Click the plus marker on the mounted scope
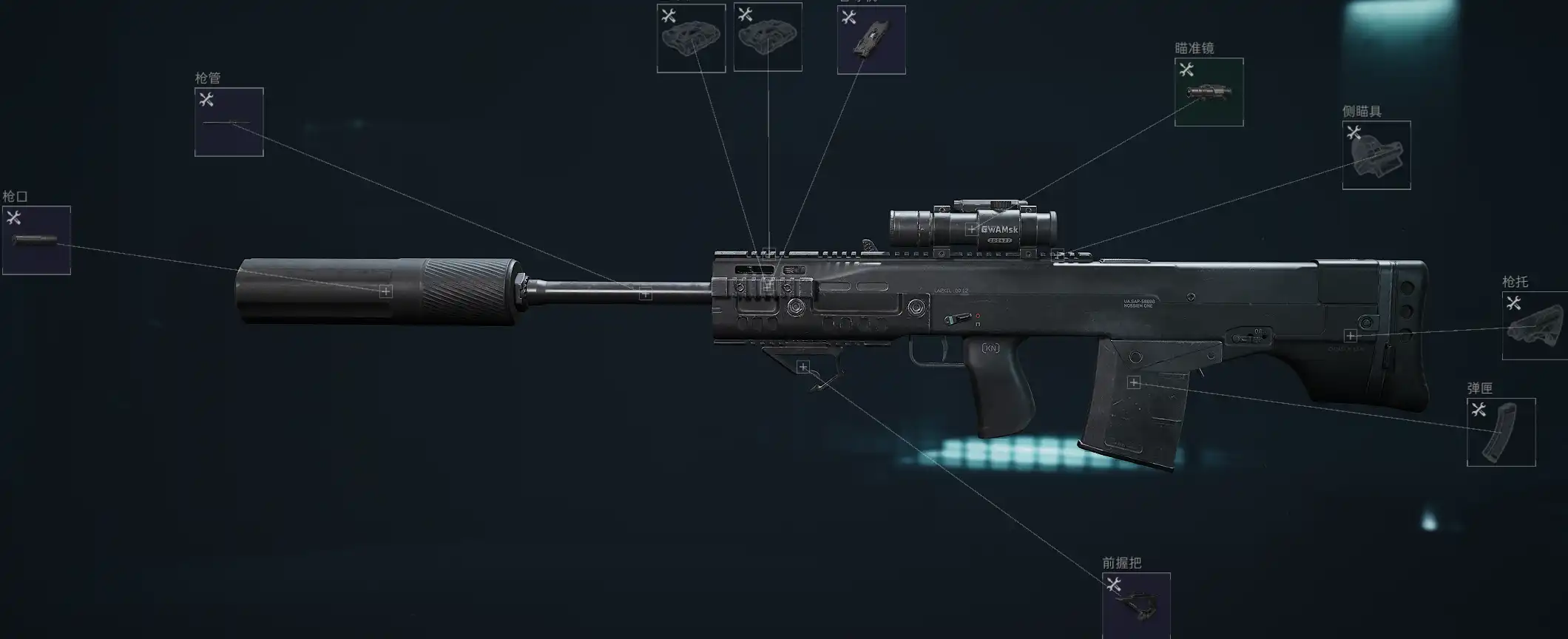This screenshot has width=1568, height=639. 972,229
